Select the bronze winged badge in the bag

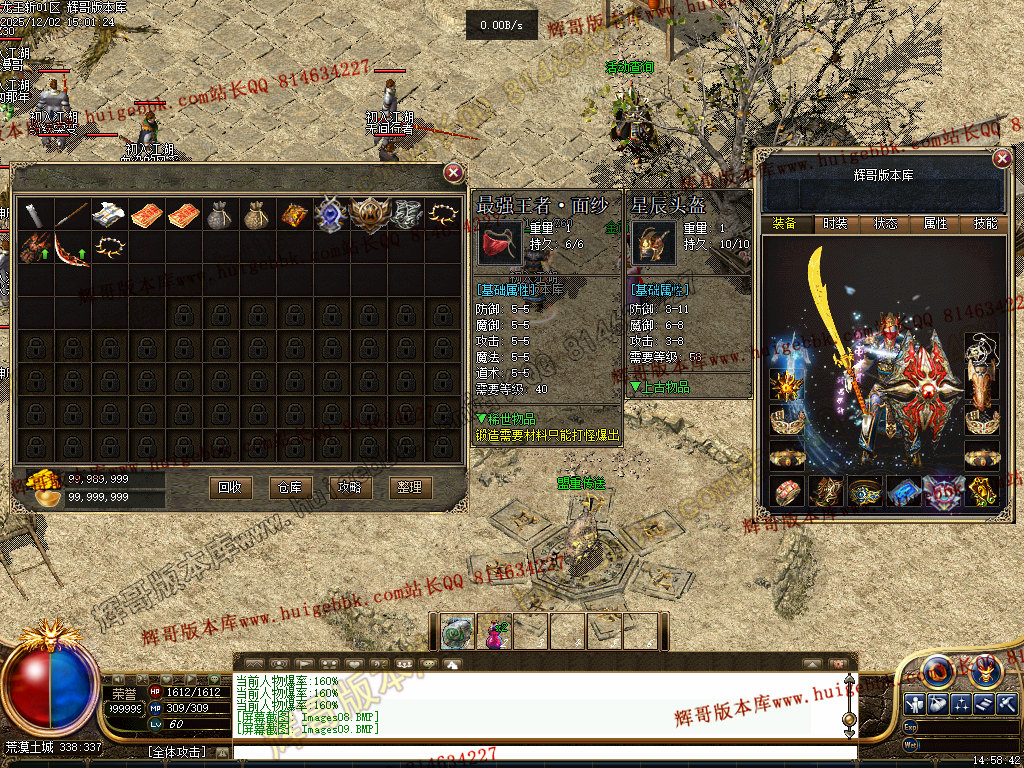tap(367, 214)
